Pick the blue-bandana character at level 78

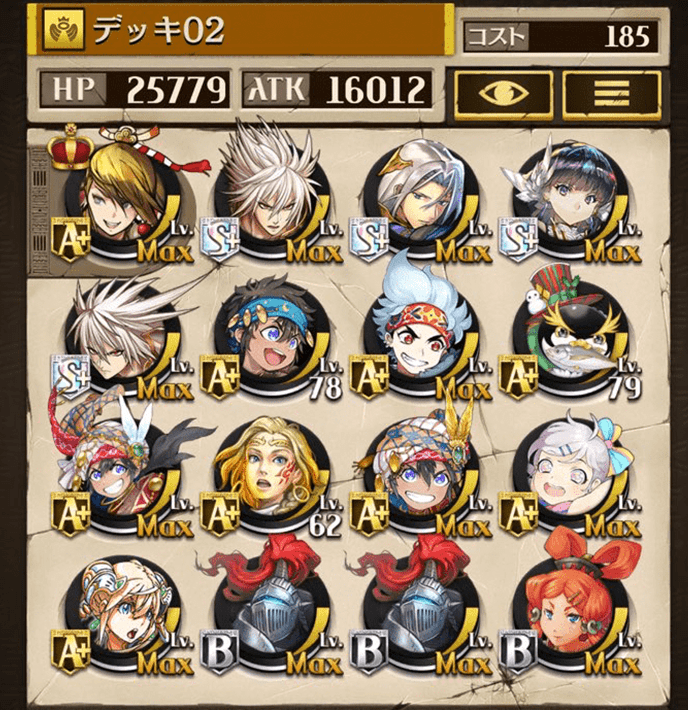pyautogui.click(x=268, y=342)
